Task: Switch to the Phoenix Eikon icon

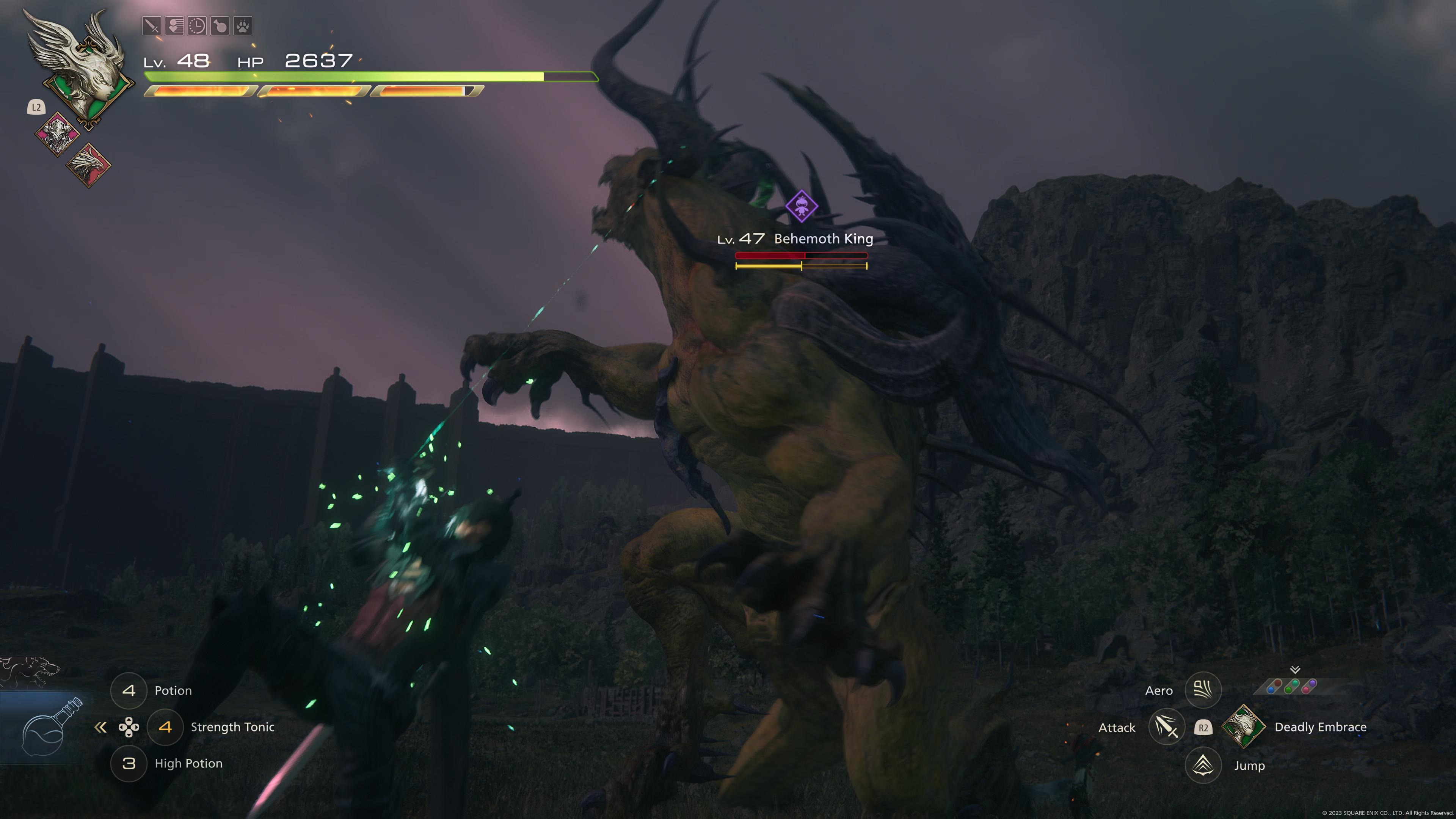Action: tap(89, 165)
